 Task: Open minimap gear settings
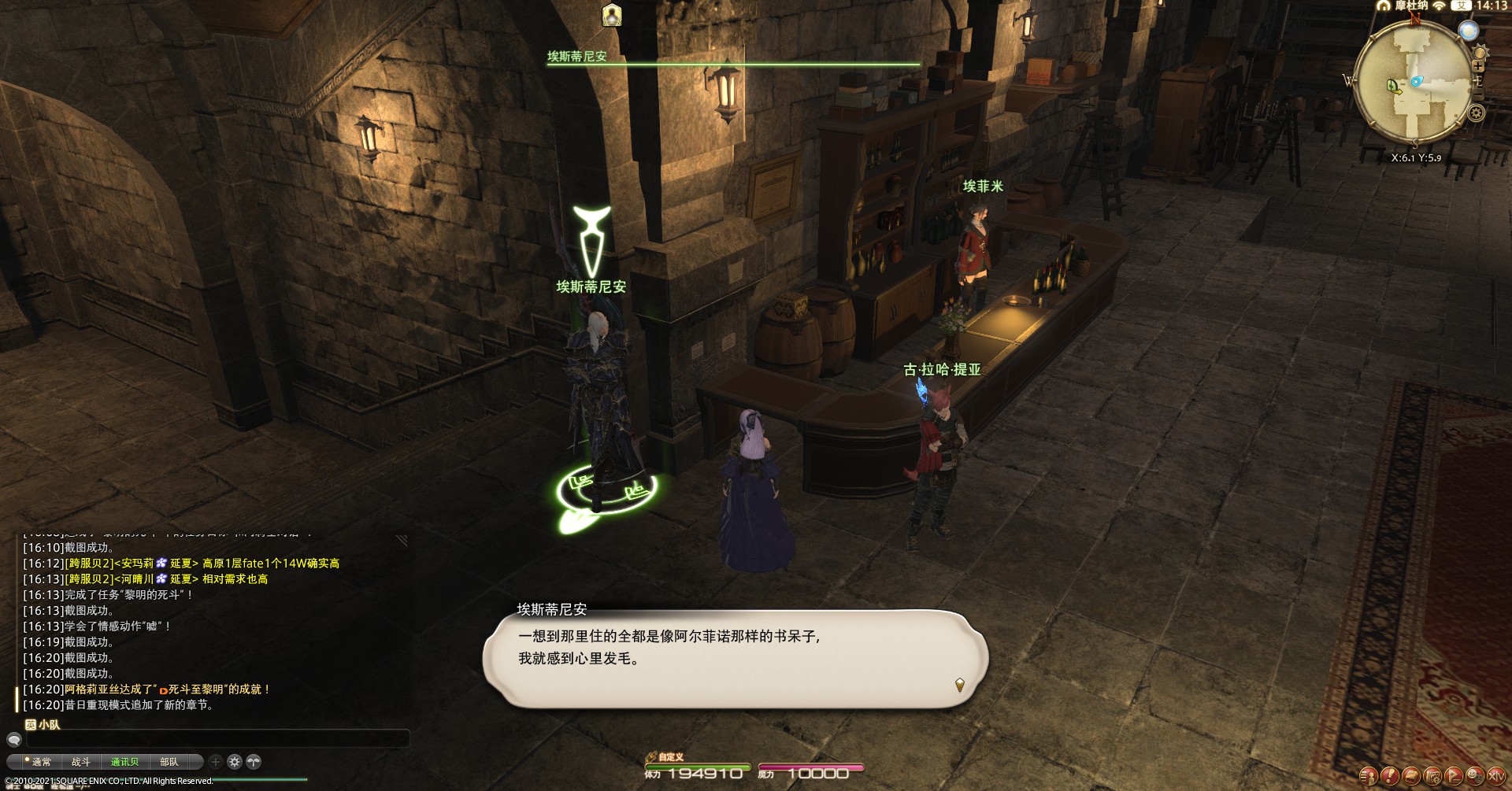click(1476, 113)
